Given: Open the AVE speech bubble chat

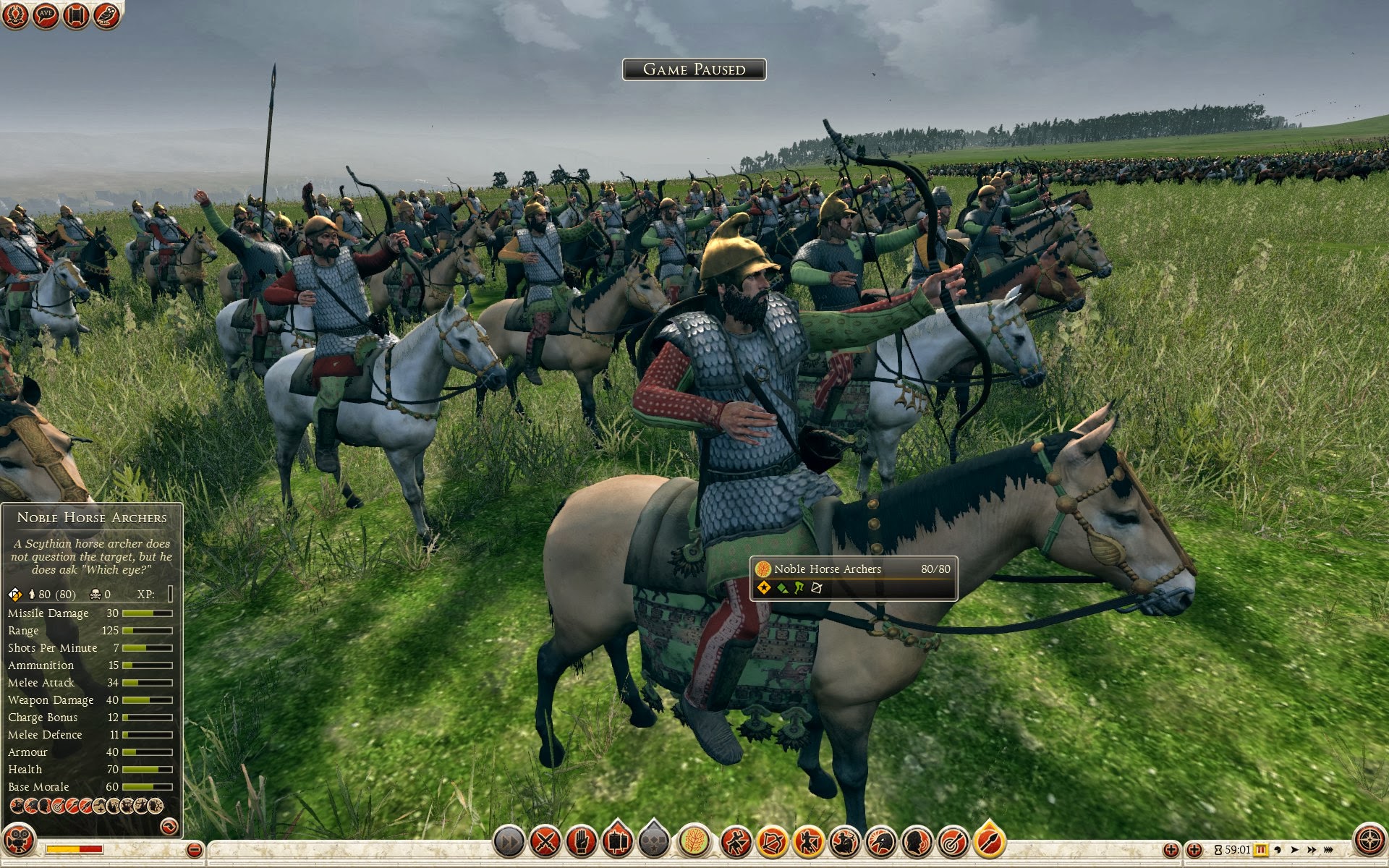Looking at the screenshot, I should click(x=46, y=15).
